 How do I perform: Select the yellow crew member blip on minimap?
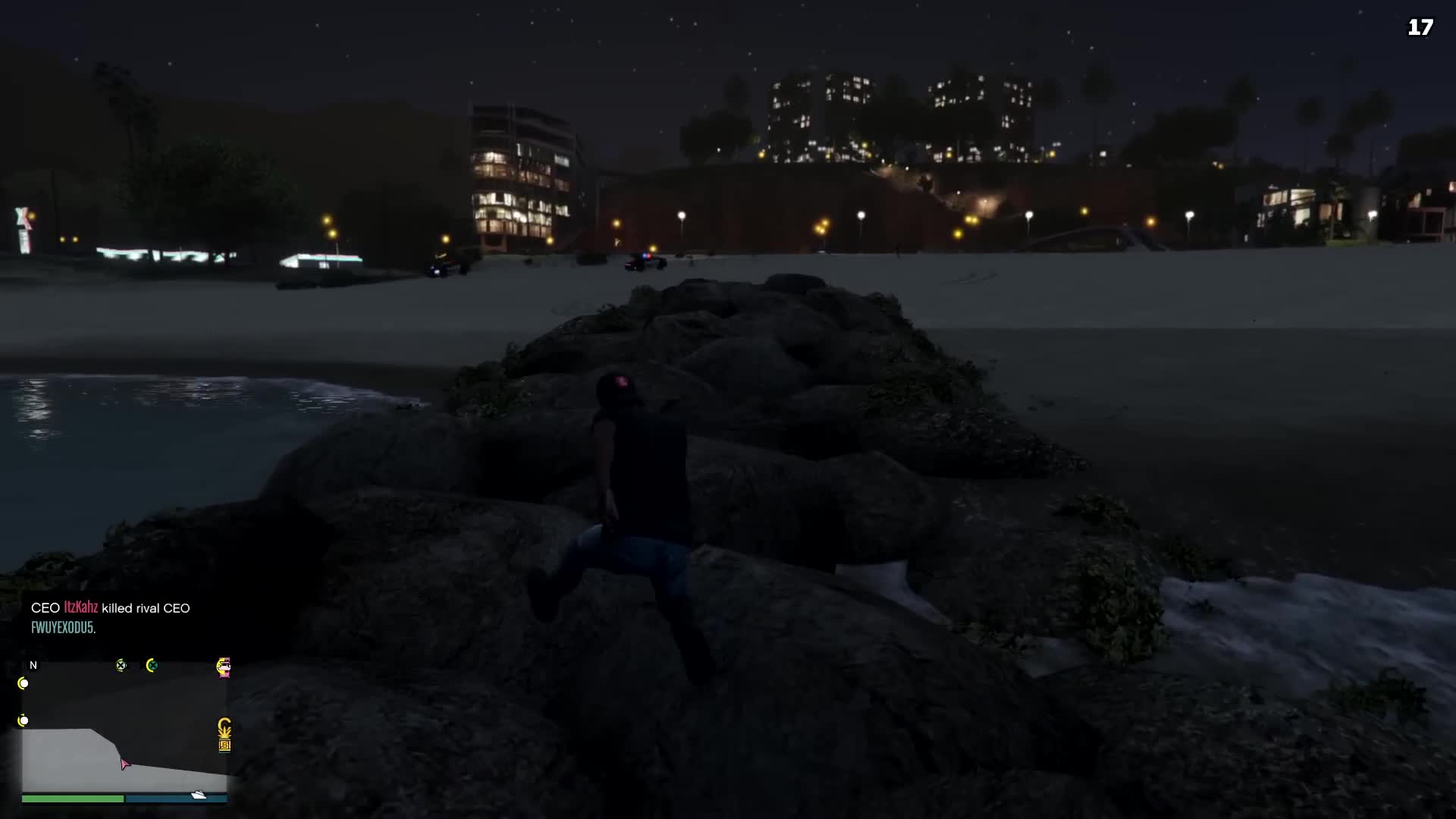pyautogui.click(x=121, y=665)
